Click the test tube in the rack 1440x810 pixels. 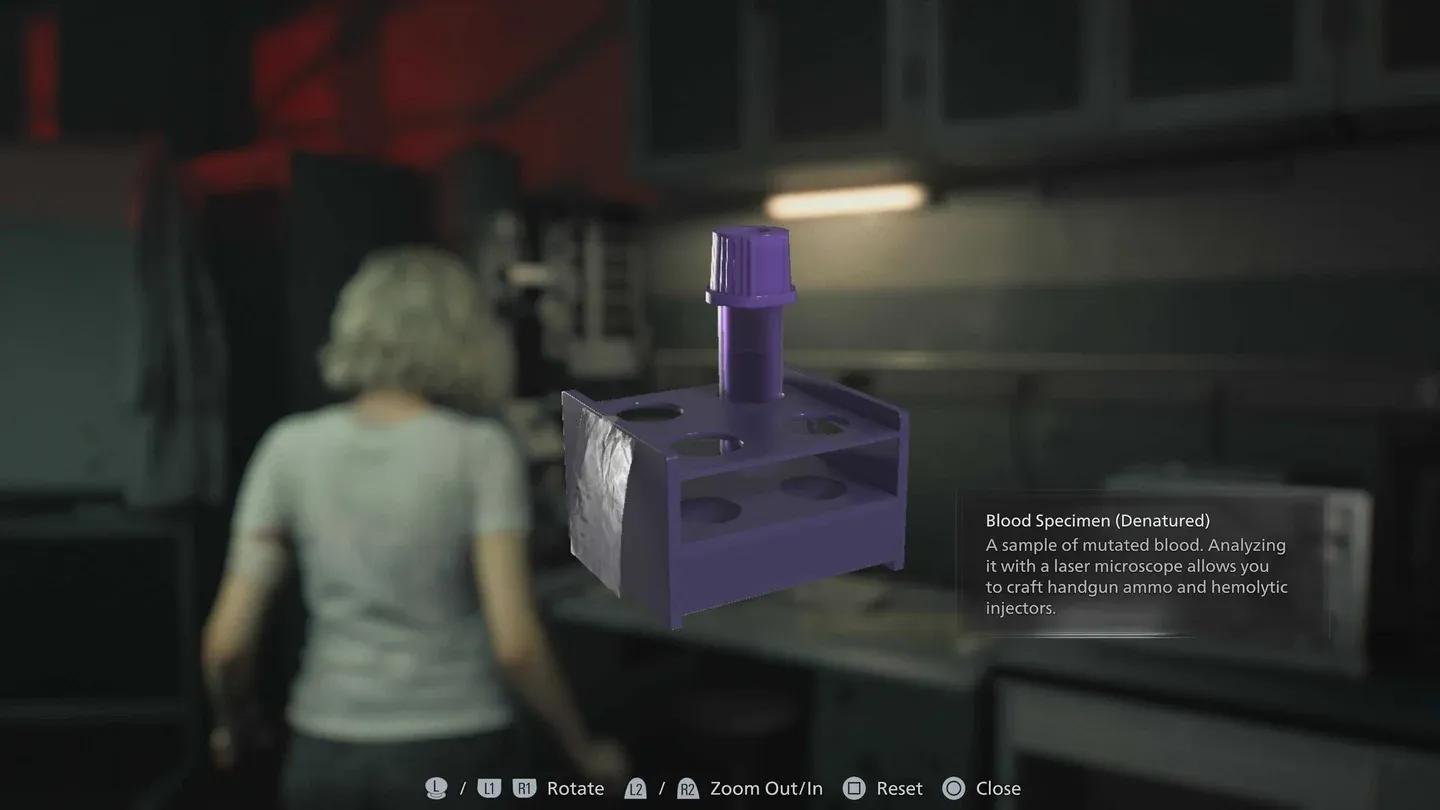click(x=750, y=345)
